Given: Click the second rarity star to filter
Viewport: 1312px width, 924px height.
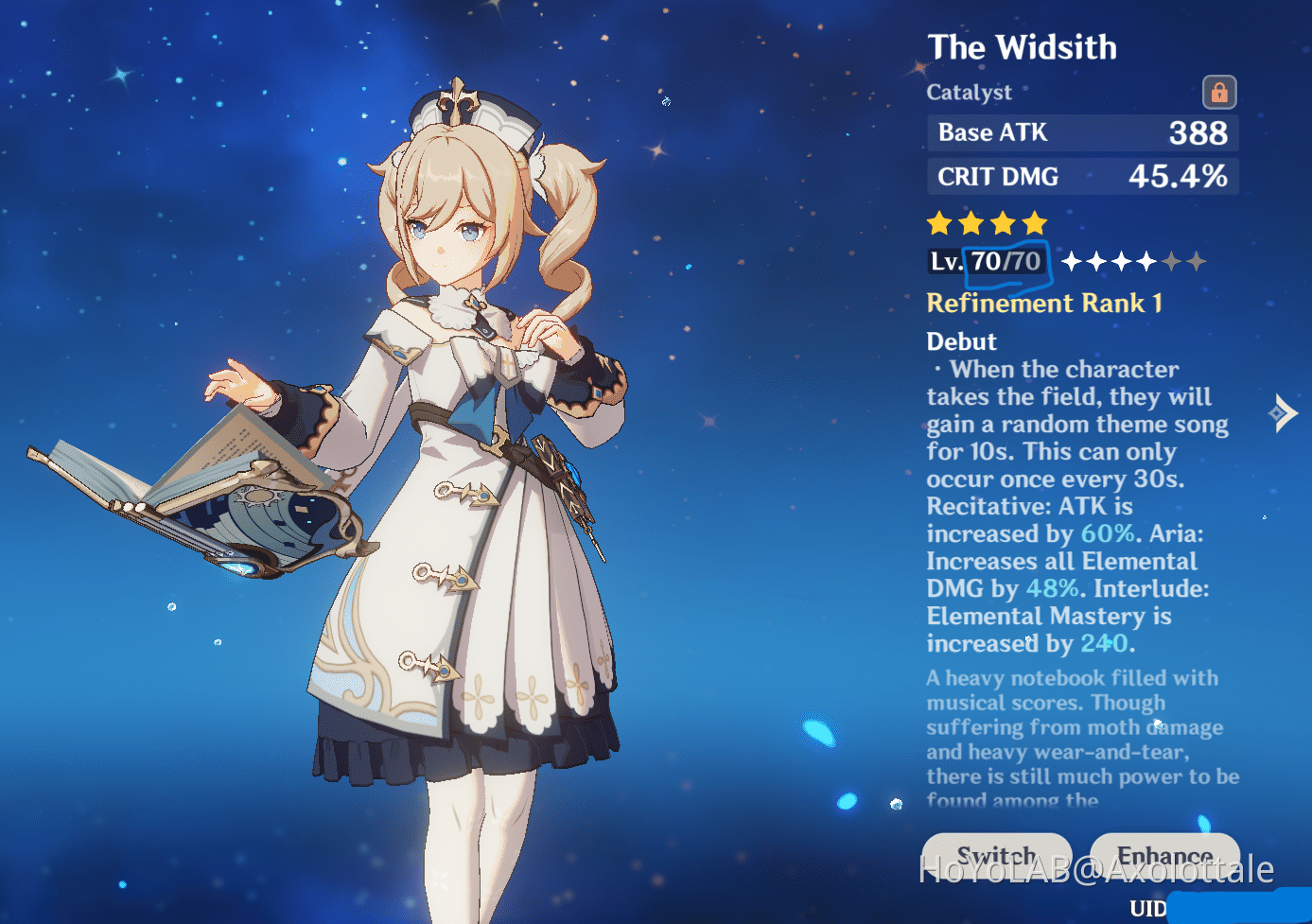Looking at the screenshot, I should click(x=971, y=223).
